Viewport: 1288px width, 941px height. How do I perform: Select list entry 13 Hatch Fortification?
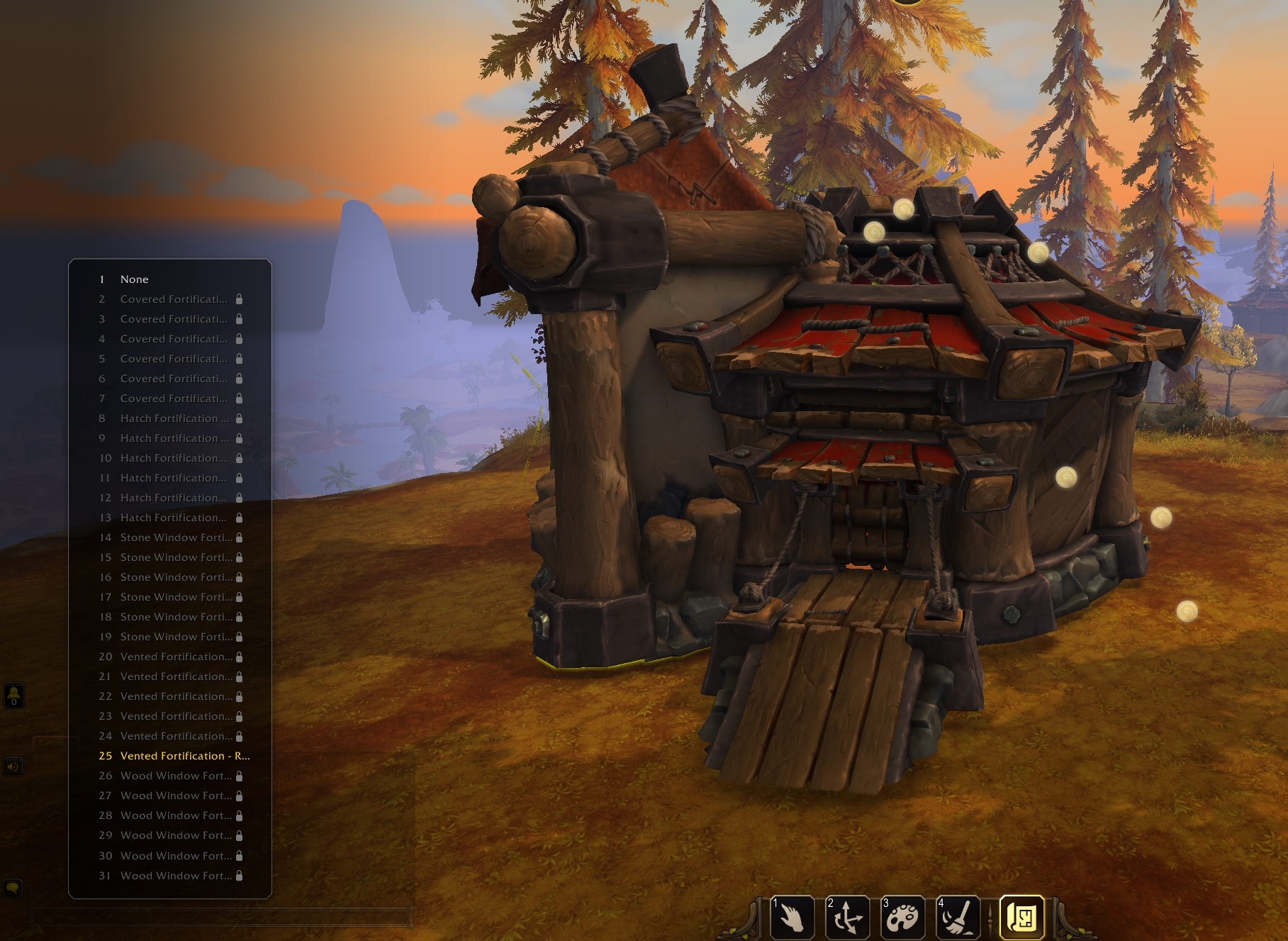tap(174, 518)
